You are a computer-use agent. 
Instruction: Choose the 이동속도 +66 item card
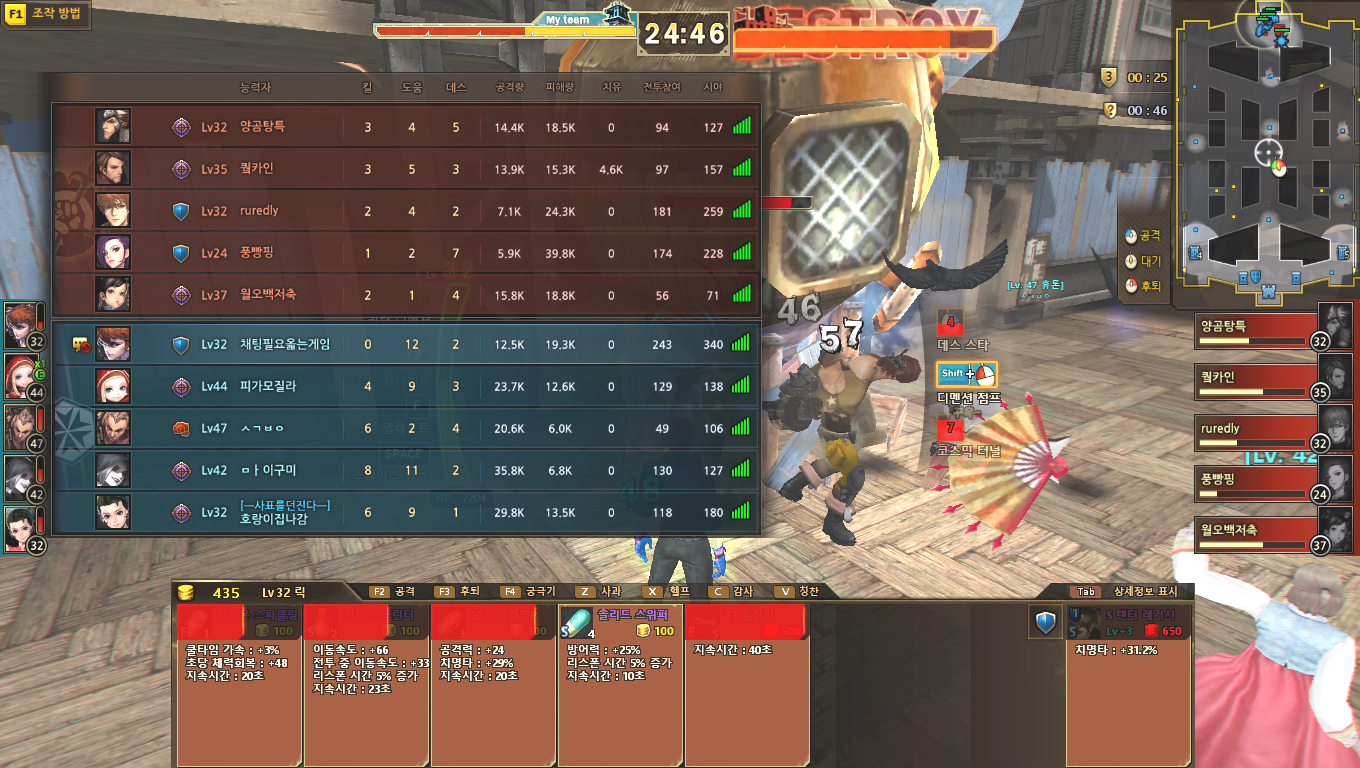[365, 680]
